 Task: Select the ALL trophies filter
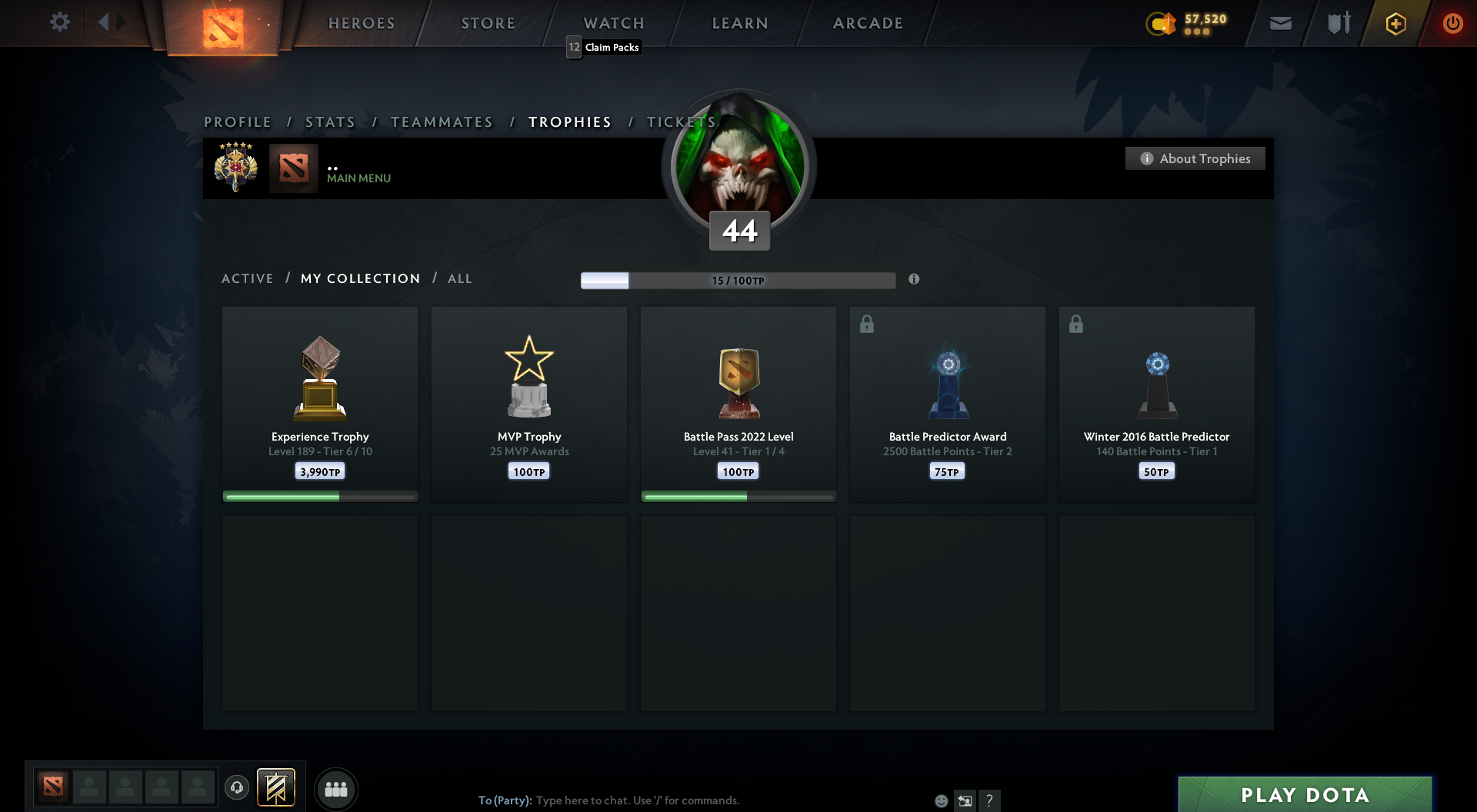(459, 278)
